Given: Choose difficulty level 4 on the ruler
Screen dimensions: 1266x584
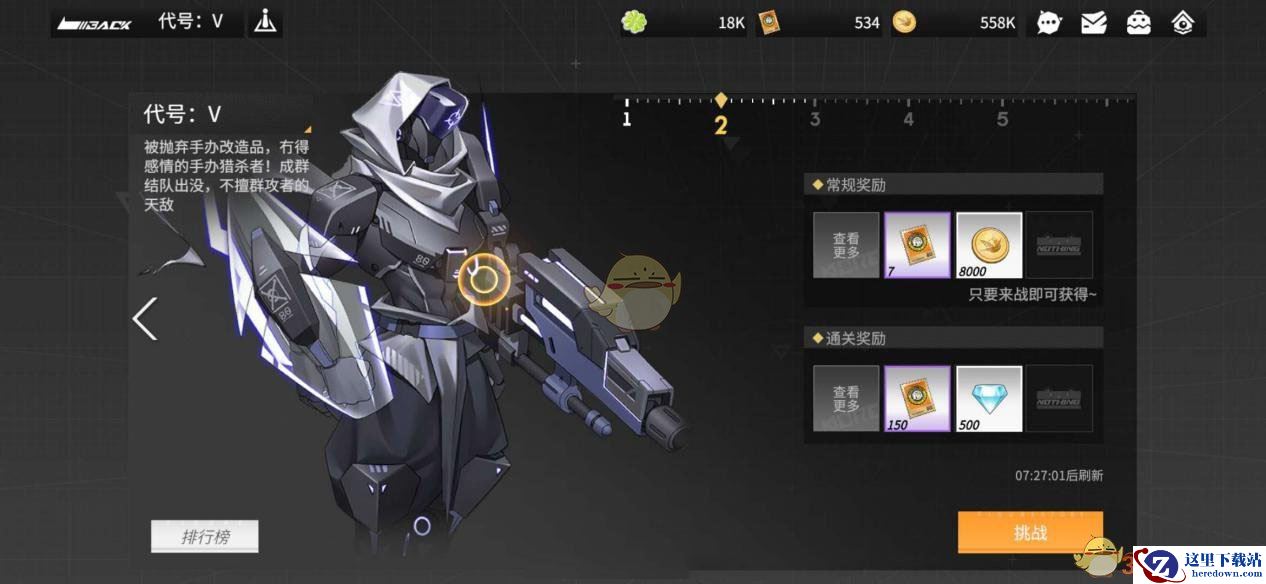Looking at the screenshot, I should click(908, 119).
